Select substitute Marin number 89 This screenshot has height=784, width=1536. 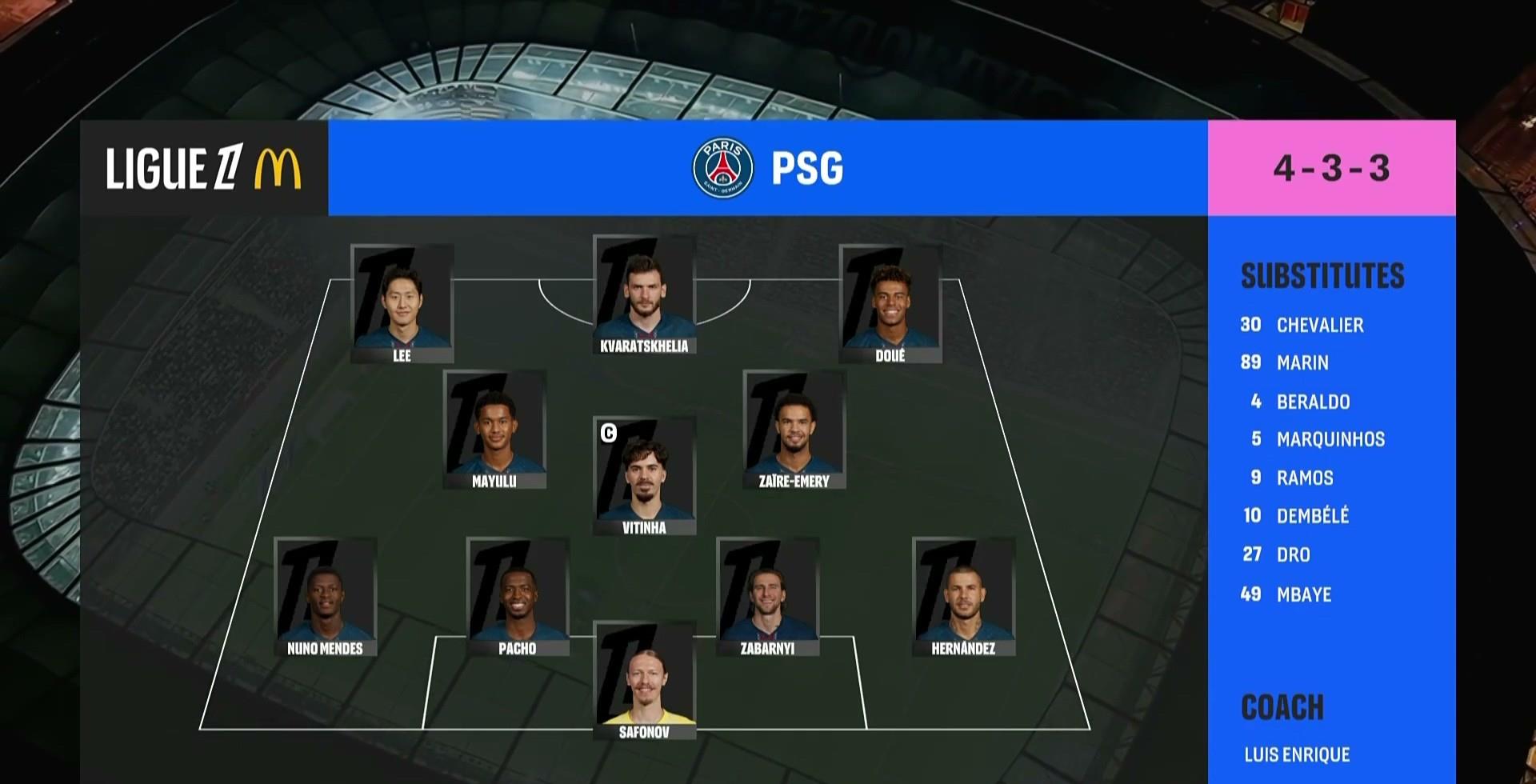[x=1302, y=363]
